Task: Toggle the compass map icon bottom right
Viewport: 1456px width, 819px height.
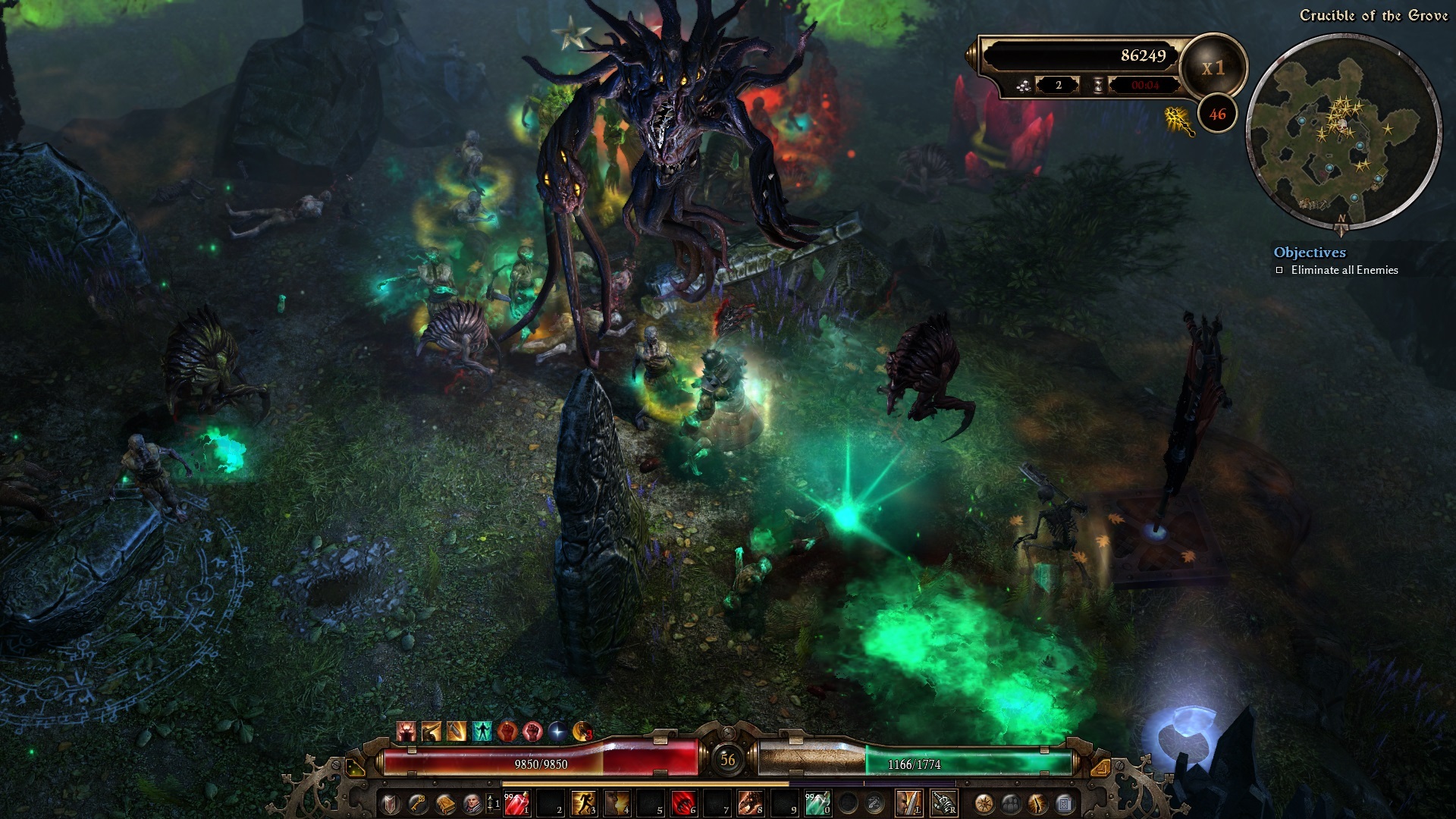Action: click(985, 805)
